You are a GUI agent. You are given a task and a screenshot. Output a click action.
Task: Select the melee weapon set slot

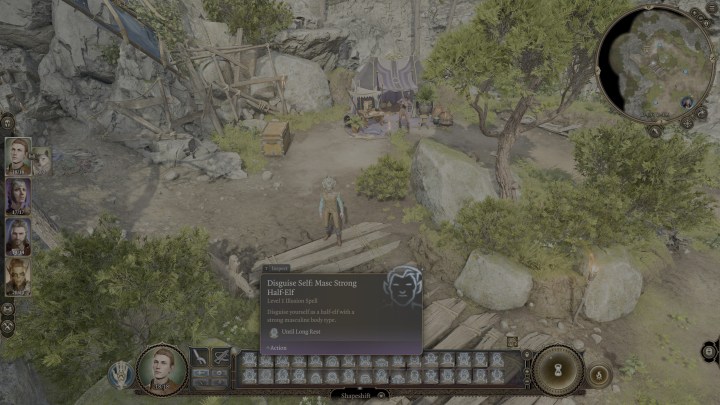[199, 357]
